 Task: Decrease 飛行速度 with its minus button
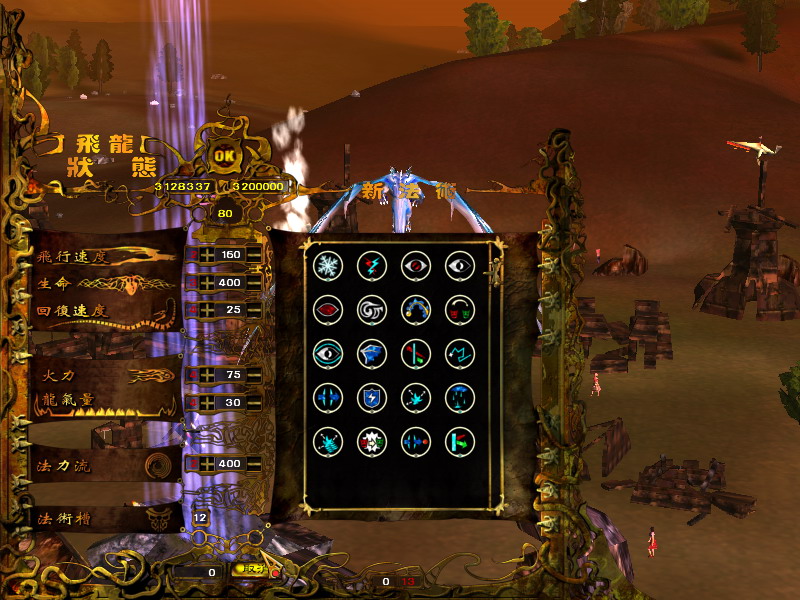pyautogui.click(x=254, y=254)
